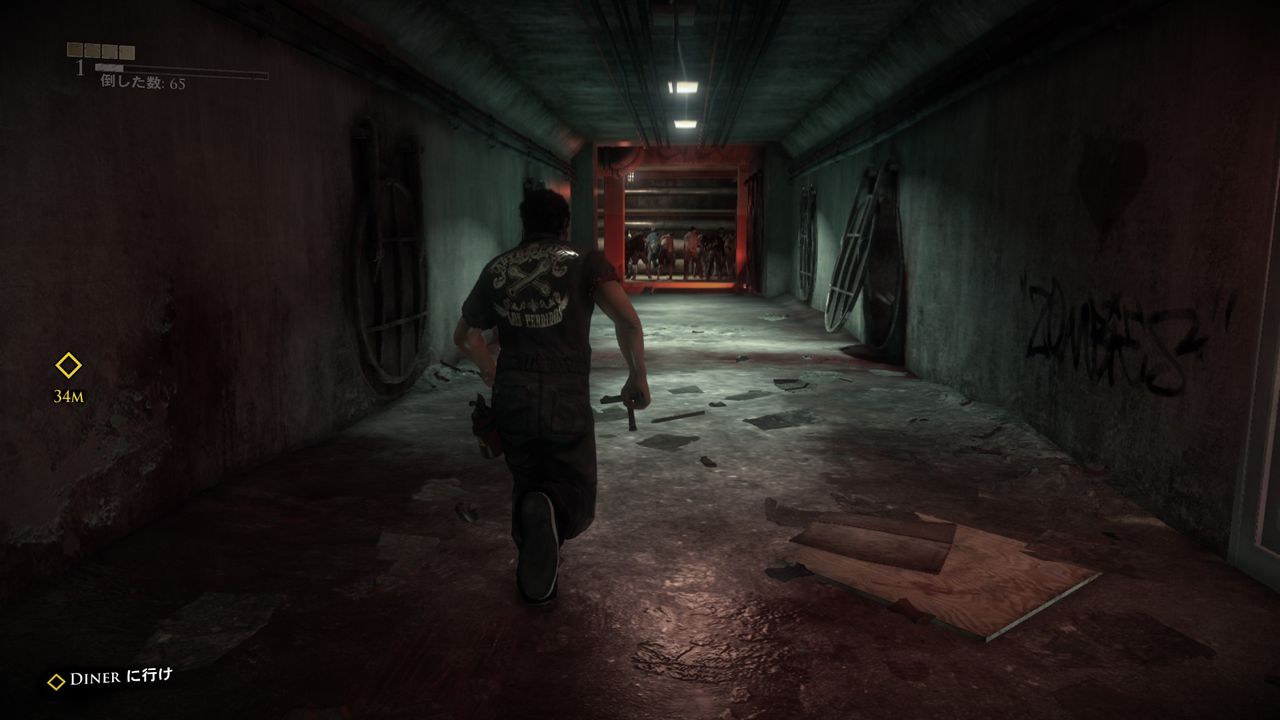Viewport: 1280px width, 720px height.
Task: Click the second health segment top left
Action: [x=92, y=50]
